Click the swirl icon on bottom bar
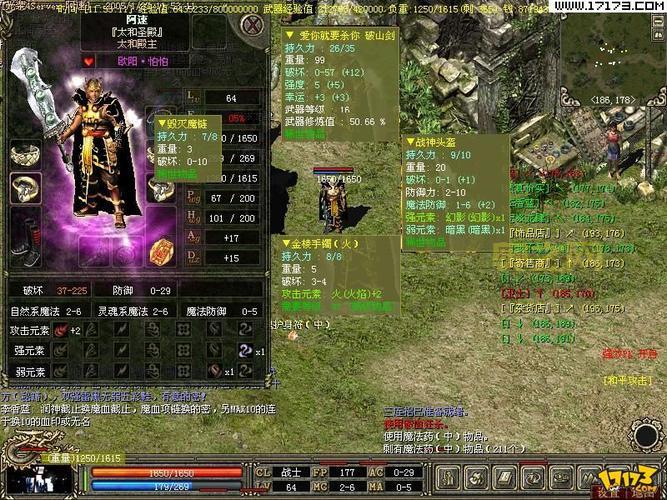 click(x=535, y=479)
